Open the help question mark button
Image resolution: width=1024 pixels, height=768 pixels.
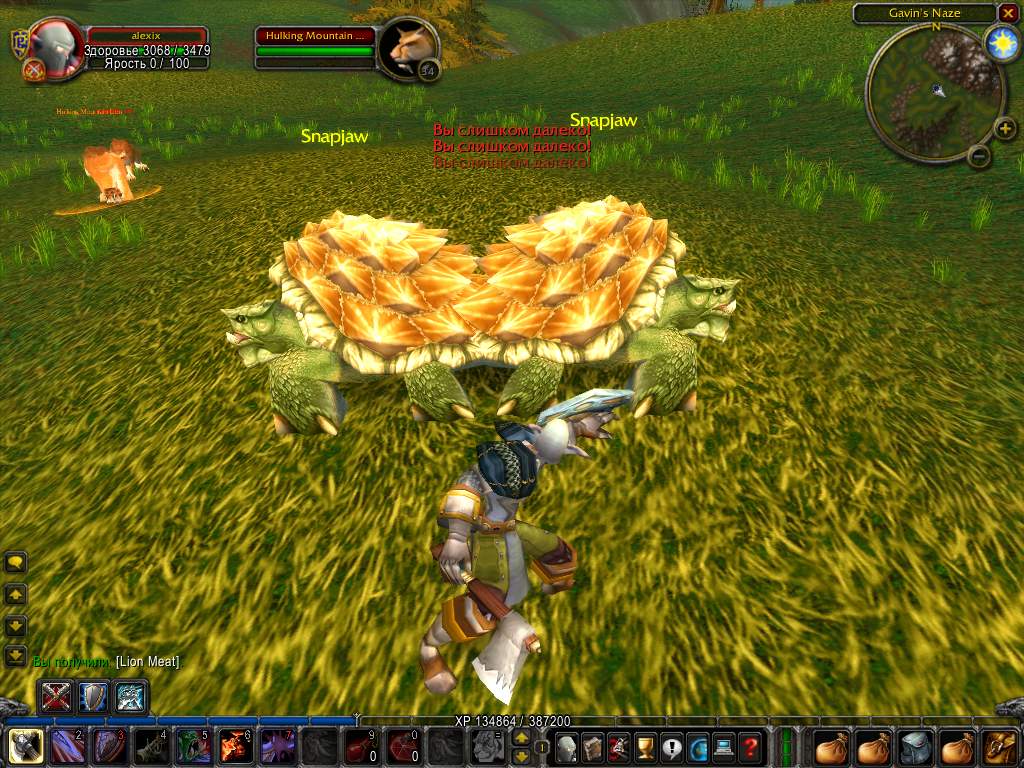pyautogui.click(x=749, y=746)
